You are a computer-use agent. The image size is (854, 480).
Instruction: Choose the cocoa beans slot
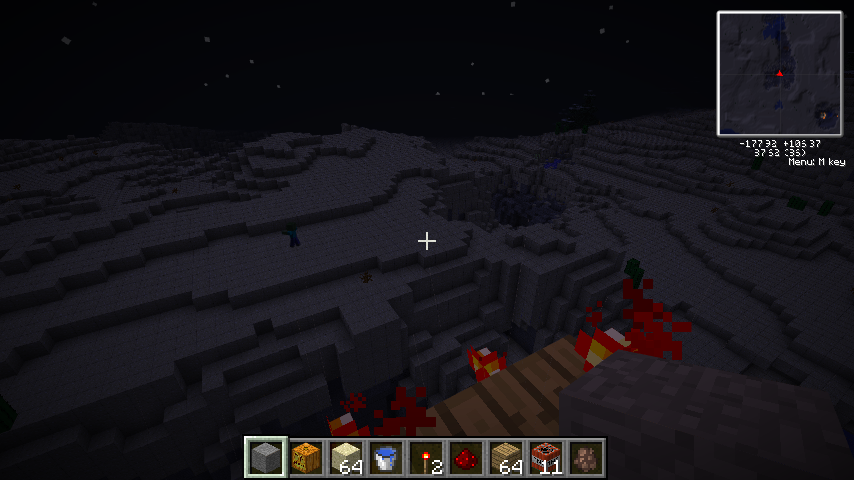[x=587, y=458]
